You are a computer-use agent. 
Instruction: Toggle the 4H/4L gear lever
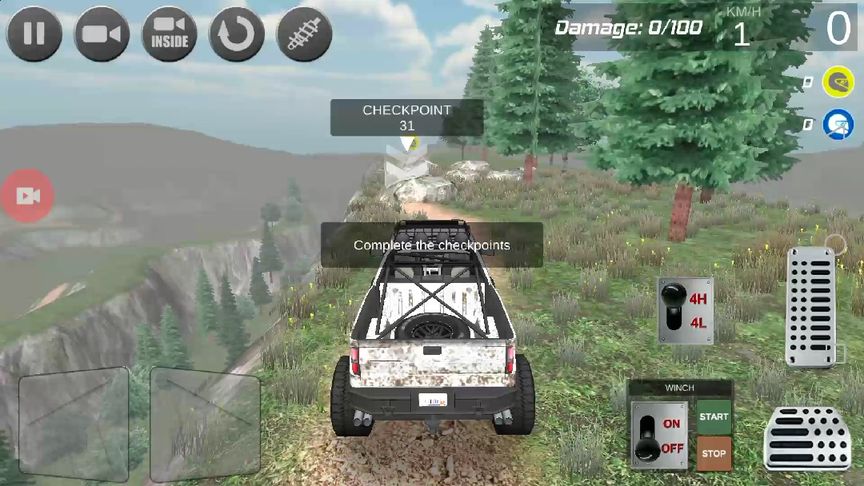pyautogui.click(x=685, y=310)
